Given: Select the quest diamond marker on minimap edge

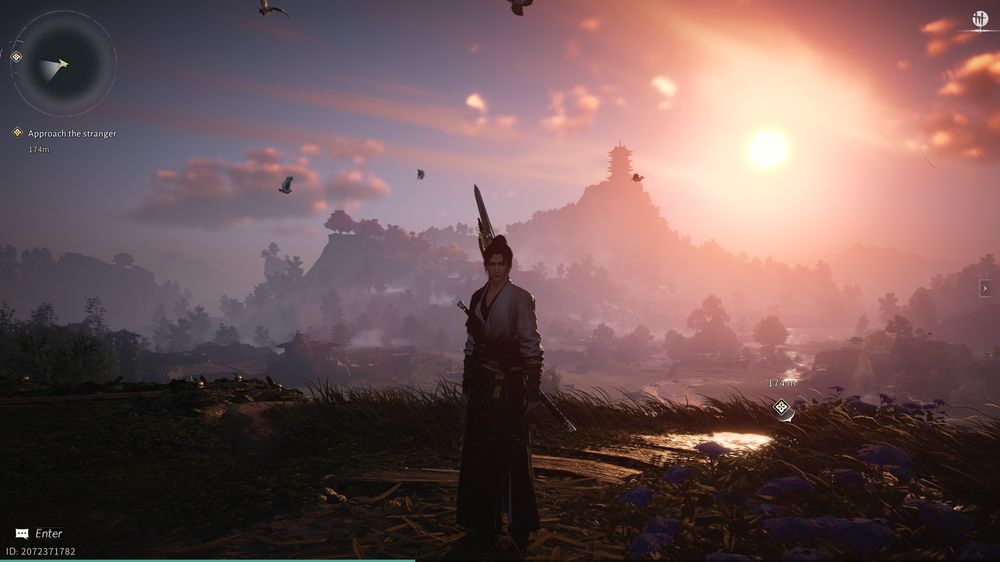Looking at the screenshot, I should (x=16, y=57).
